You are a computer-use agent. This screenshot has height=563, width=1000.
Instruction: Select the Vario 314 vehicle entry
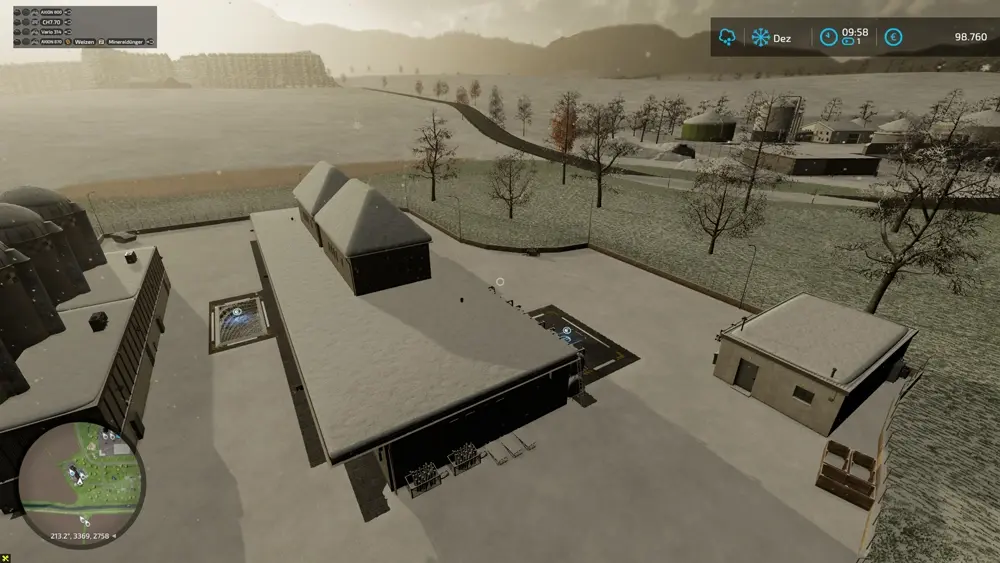(51, 32)
